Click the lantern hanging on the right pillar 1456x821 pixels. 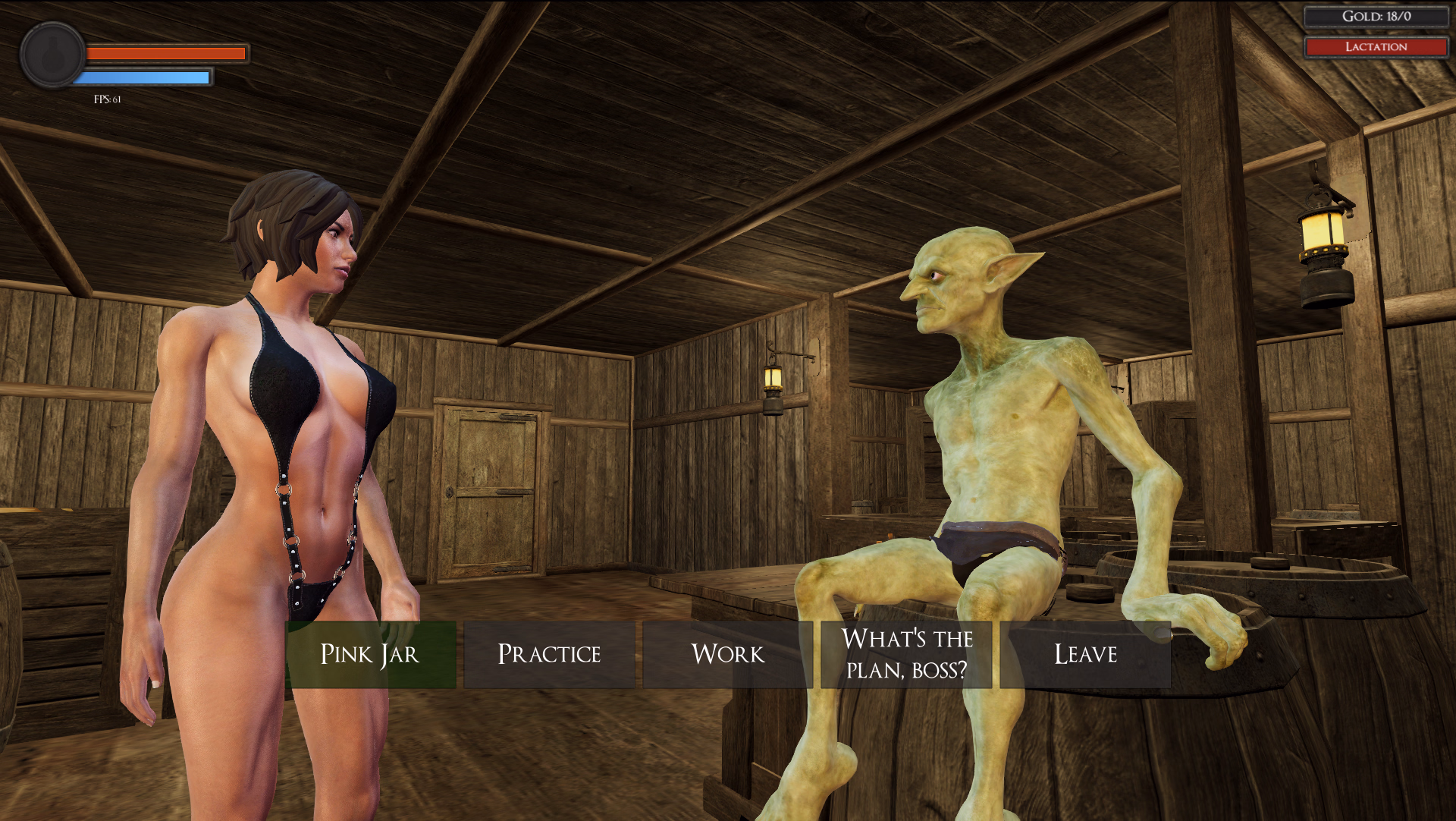coord(1323,250)
